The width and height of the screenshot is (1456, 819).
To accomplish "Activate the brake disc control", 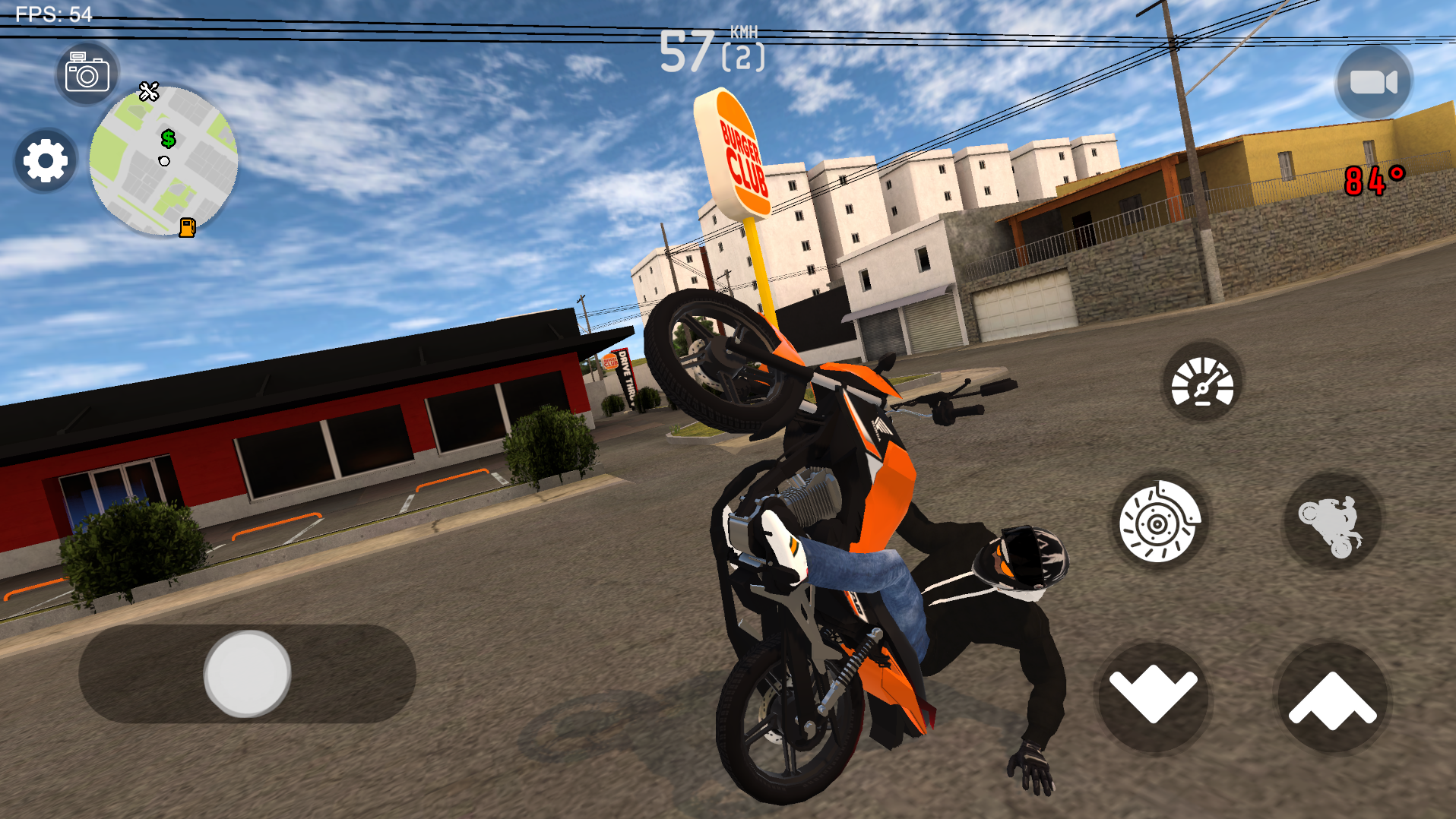I will coord(1160,523).
